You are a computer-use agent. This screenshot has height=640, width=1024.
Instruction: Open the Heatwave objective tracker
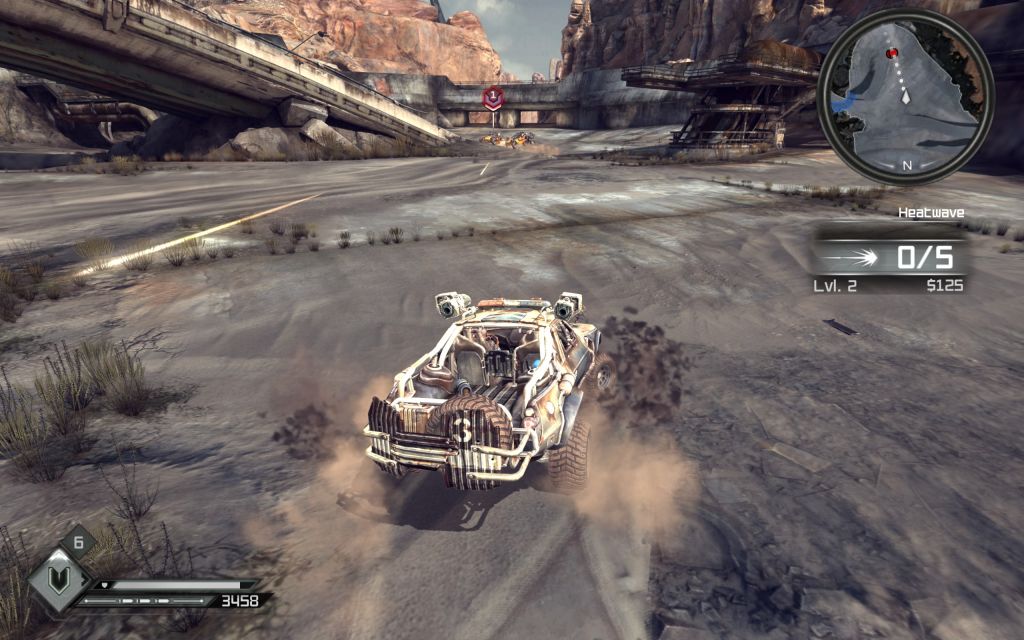coord(889,257)
